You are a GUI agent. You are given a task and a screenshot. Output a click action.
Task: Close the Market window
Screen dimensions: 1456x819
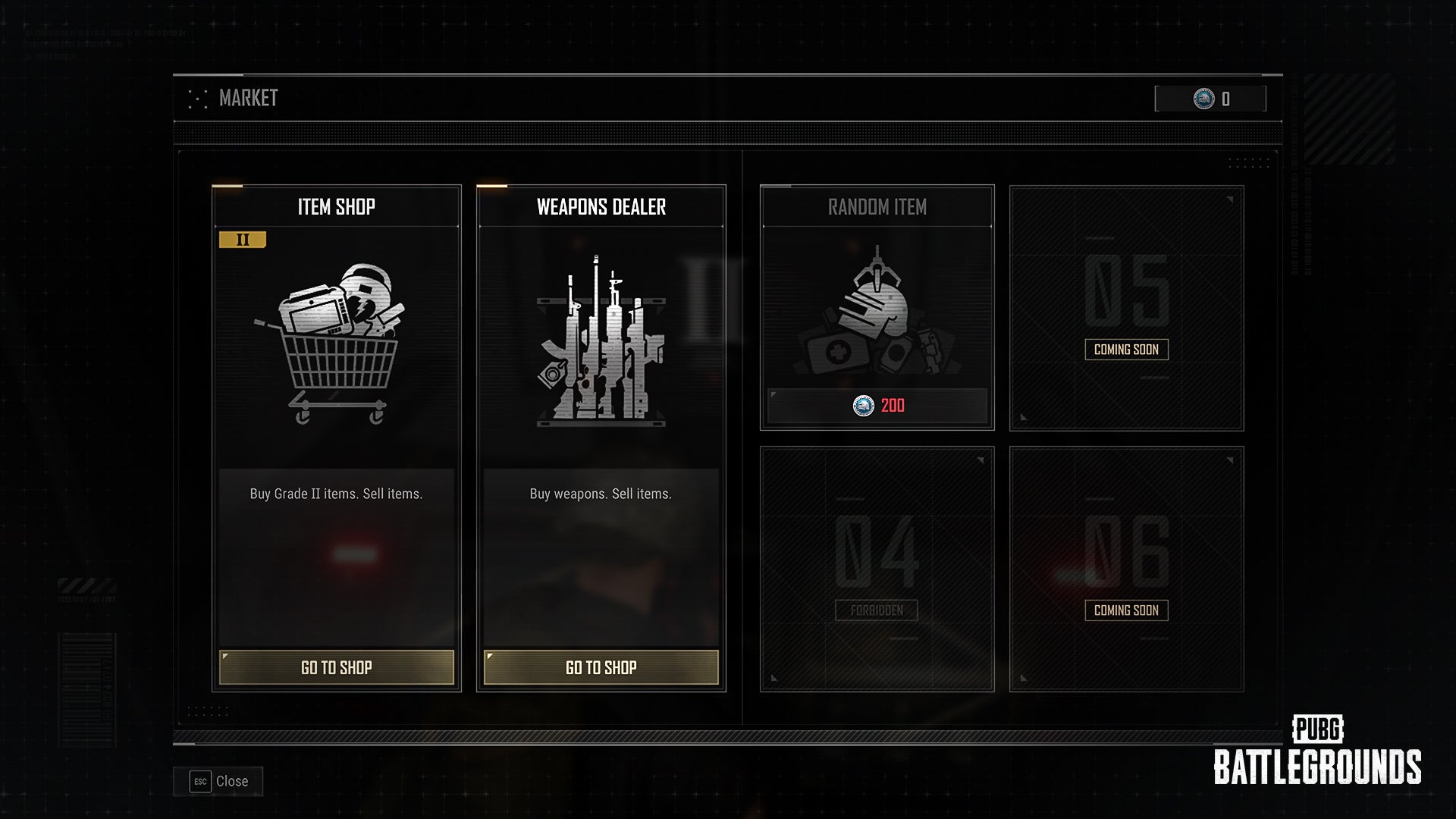click(x=219, y=781)
